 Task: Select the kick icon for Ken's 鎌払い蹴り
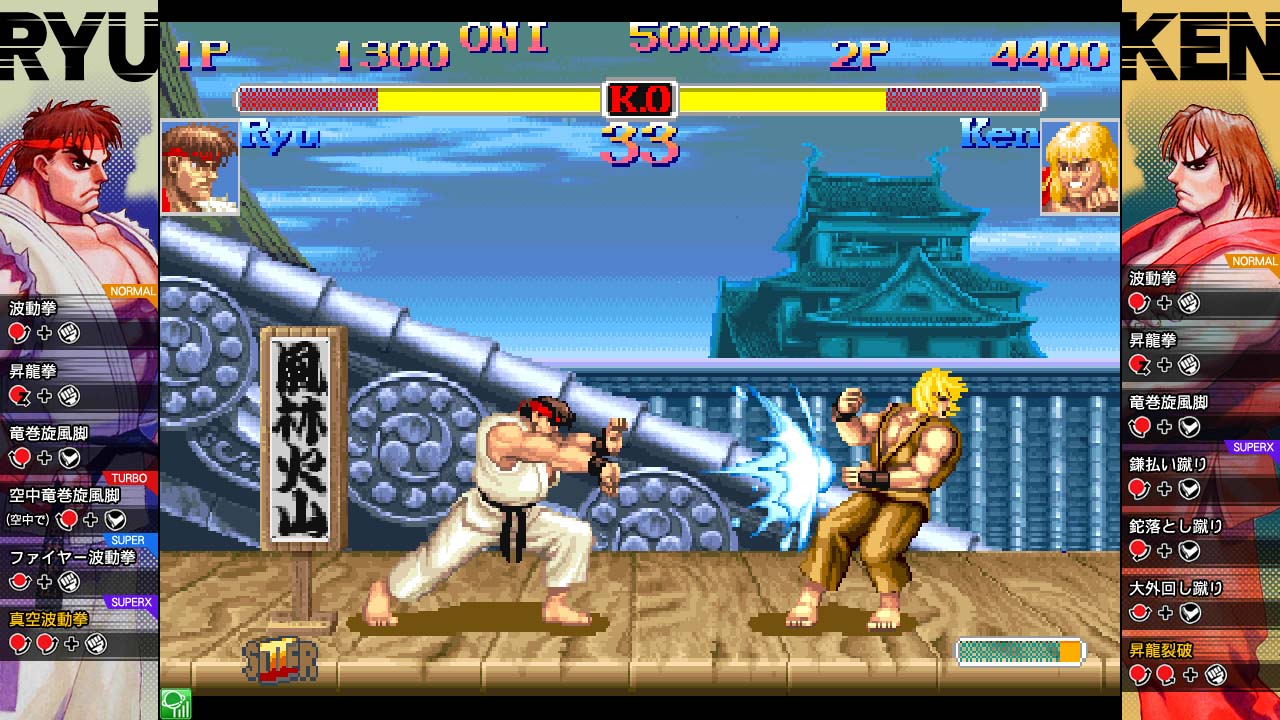point(1189,489)
